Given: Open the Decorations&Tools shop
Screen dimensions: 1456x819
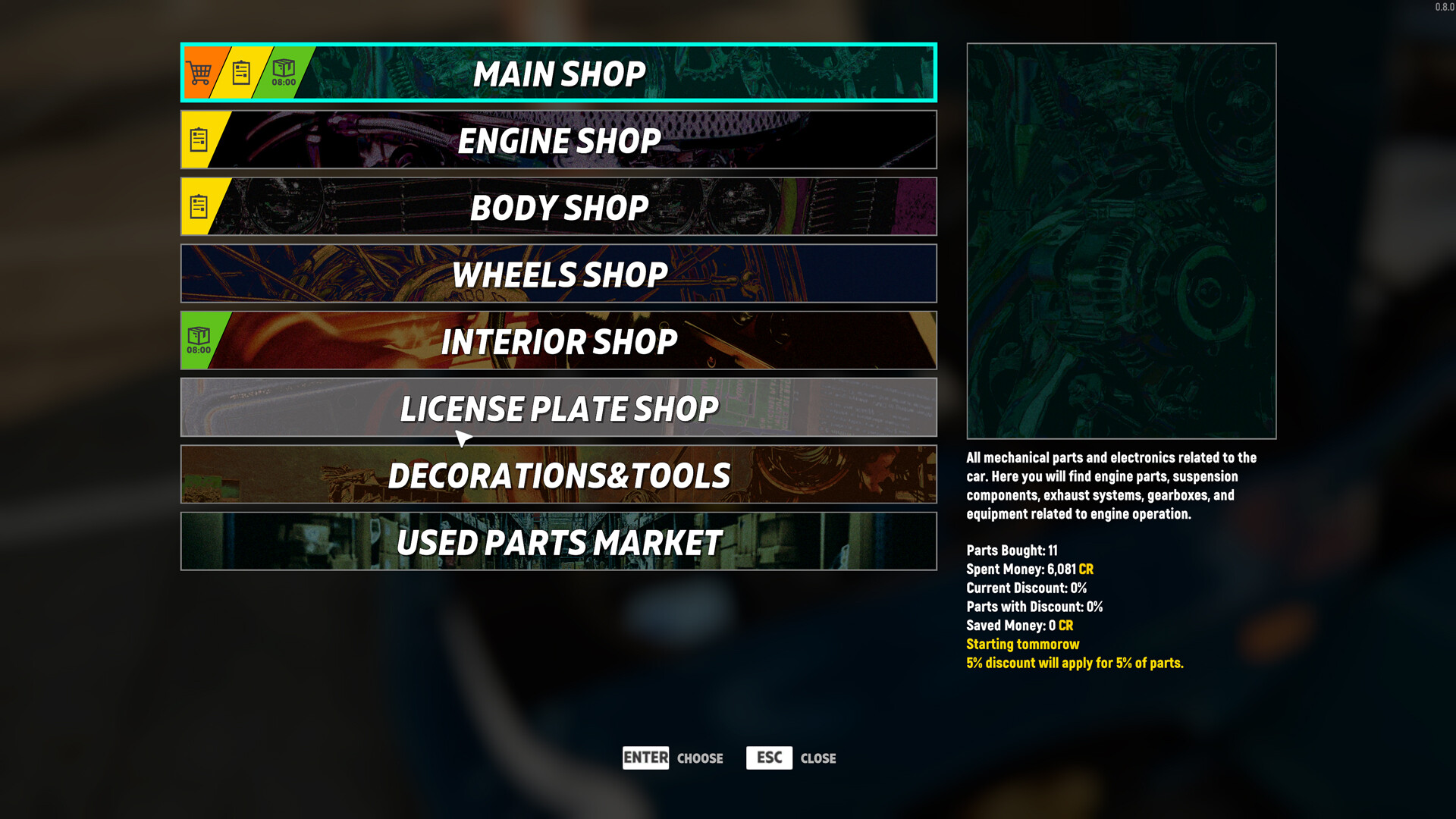Looking at the screenshot, I should click(559, 474).
